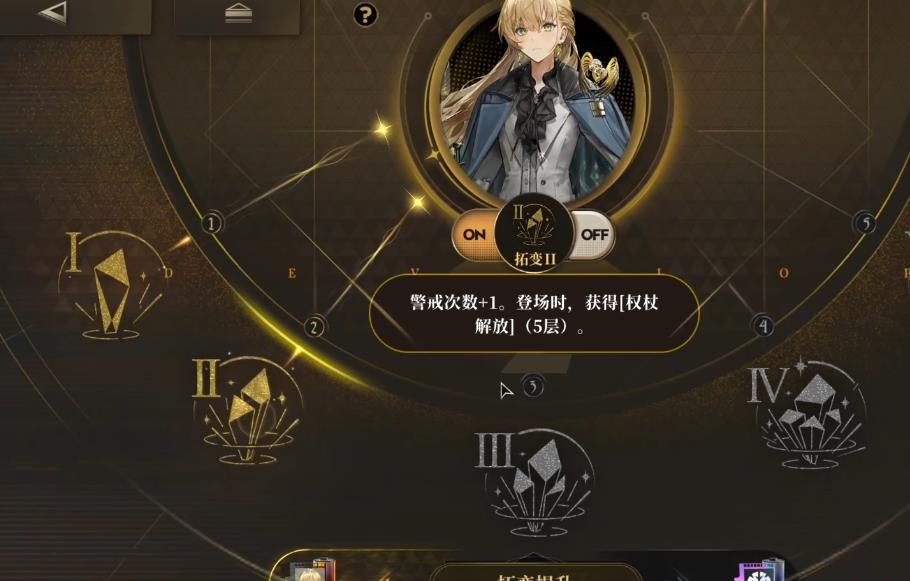Image resolution: width=910 pixels, height=581 pixels.
Task: Select the stage II crystal emblem
Action: click(245, 406)
